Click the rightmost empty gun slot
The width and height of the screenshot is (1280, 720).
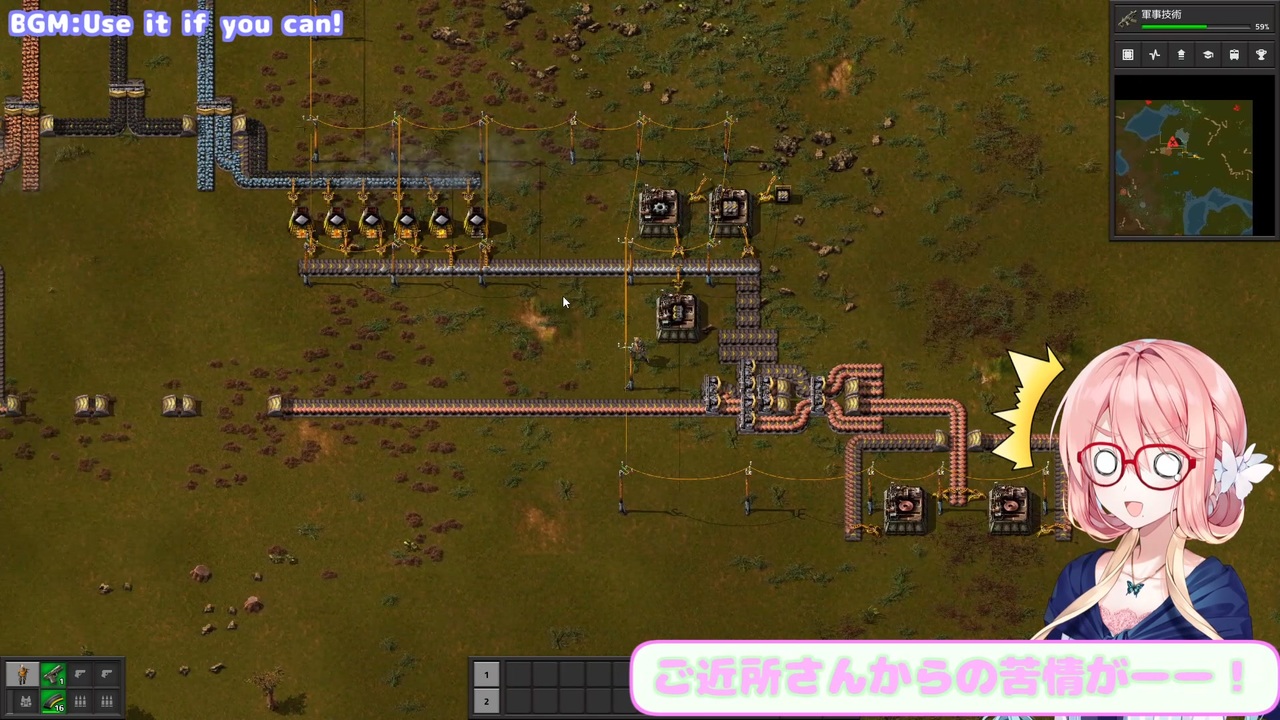click(x=106, y=673)
